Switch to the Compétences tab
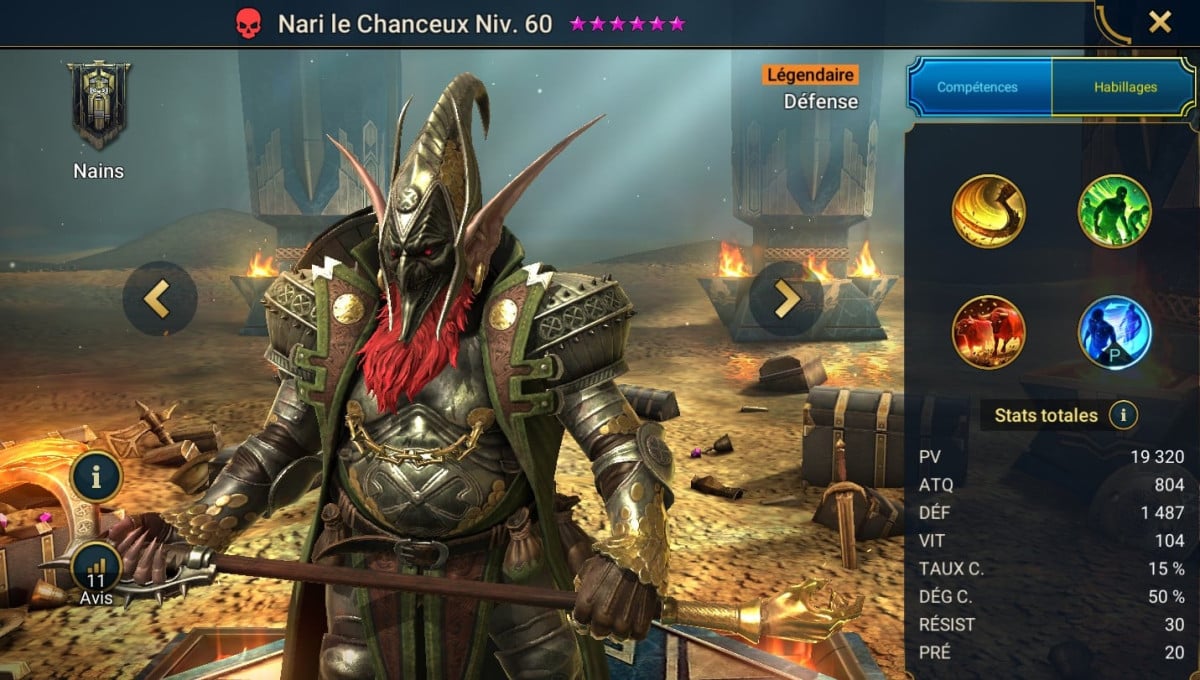Screen dimensions: 1200x680 (x=979, y=87)
